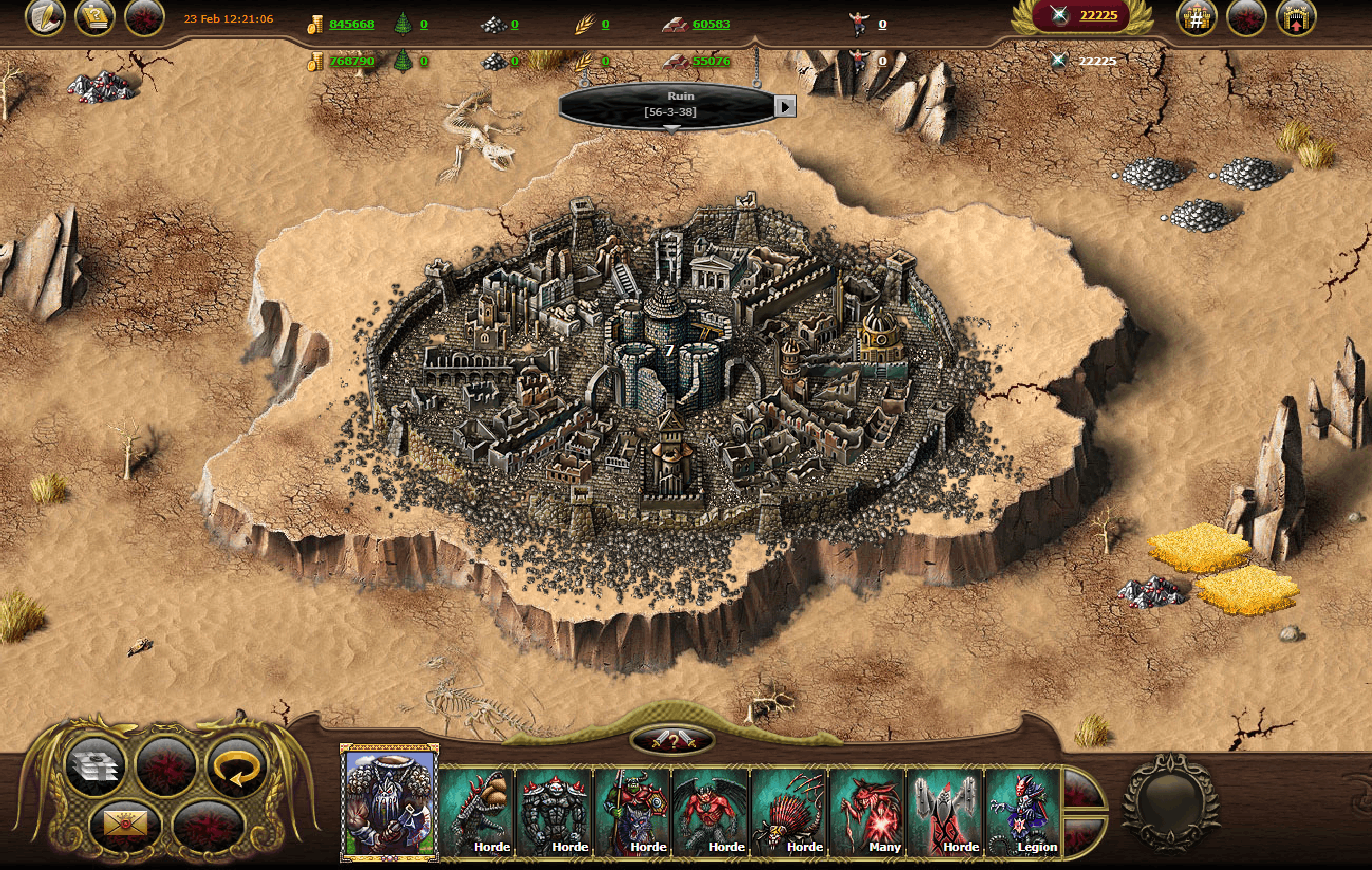
Task: Choose the green orc wolf rider unit
Action: coord(633,812)
